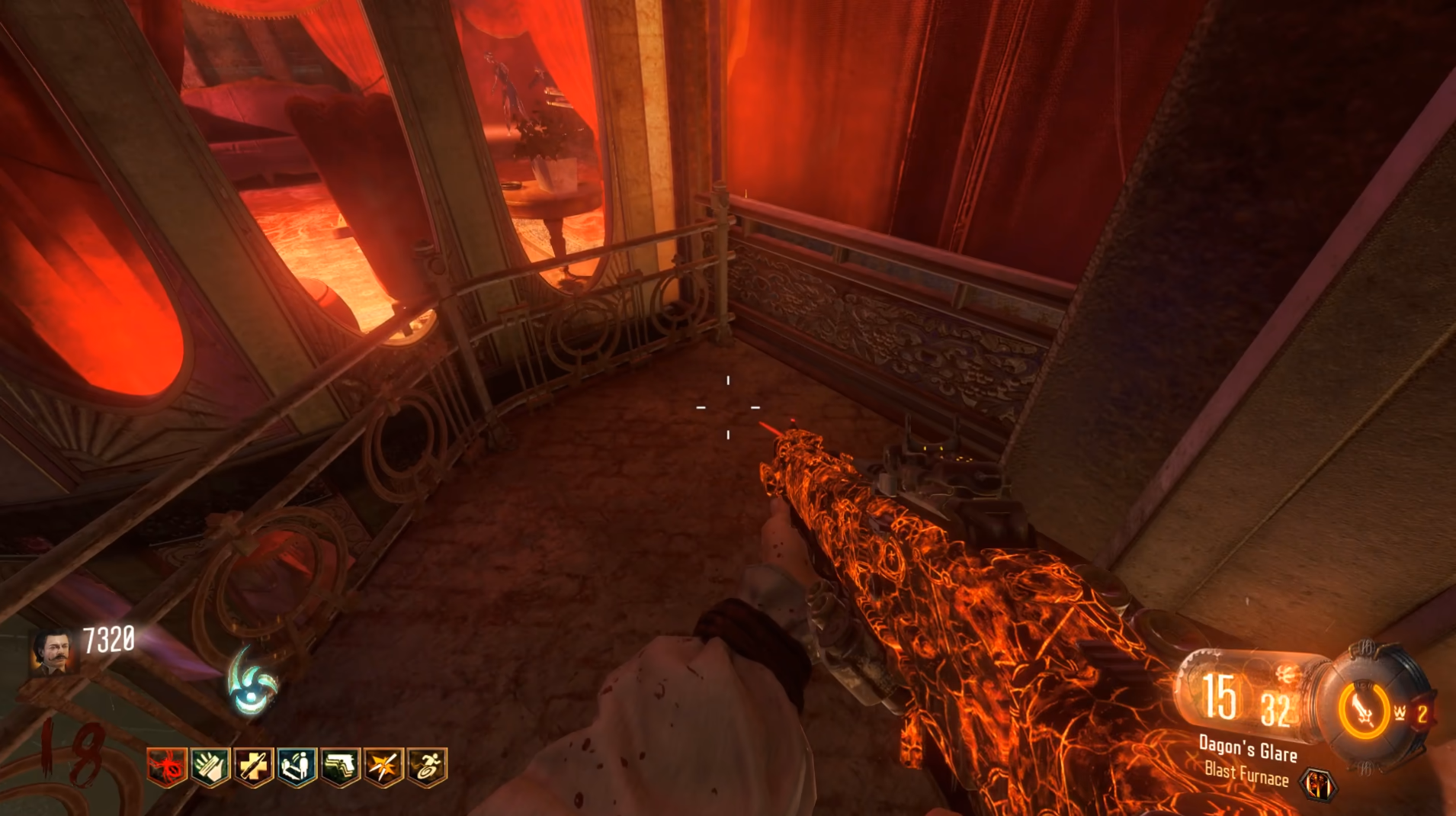This screenshot has height=816, width=1456.
Task: Select the Double Tap hands perk icon
Action: [210, 766]
